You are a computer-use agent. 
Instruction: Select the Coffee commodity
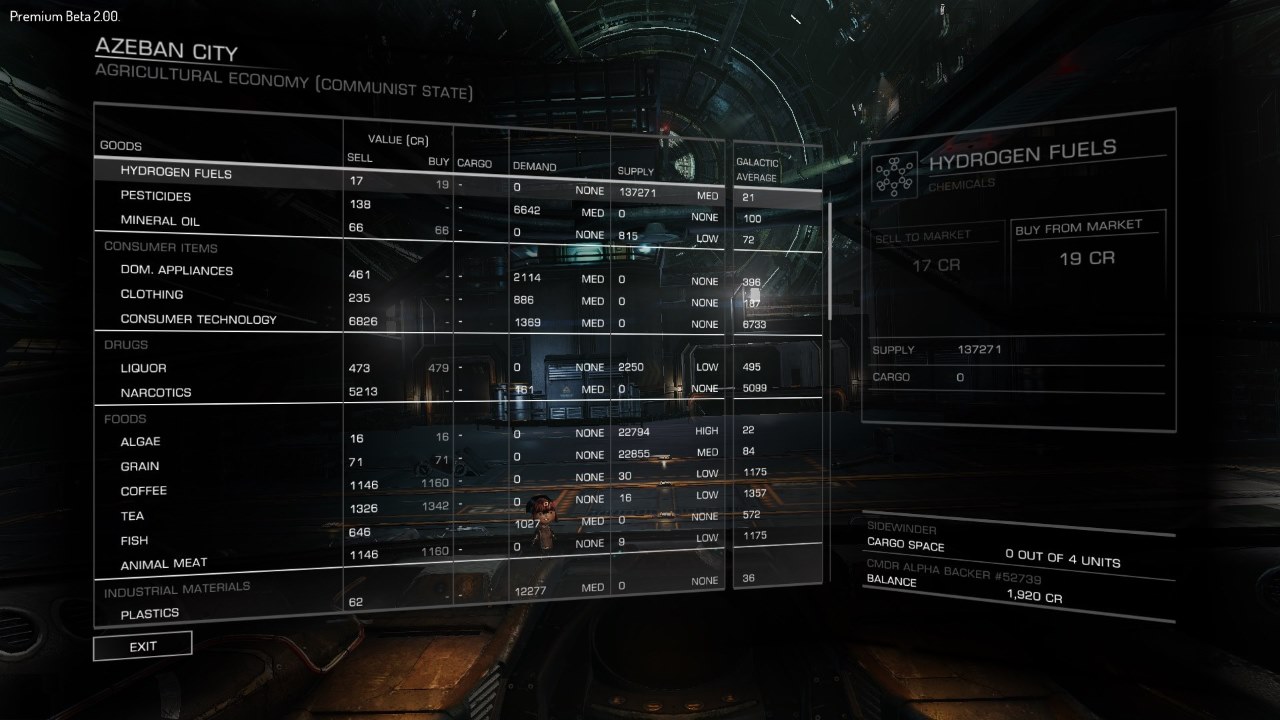click(143, 491)
